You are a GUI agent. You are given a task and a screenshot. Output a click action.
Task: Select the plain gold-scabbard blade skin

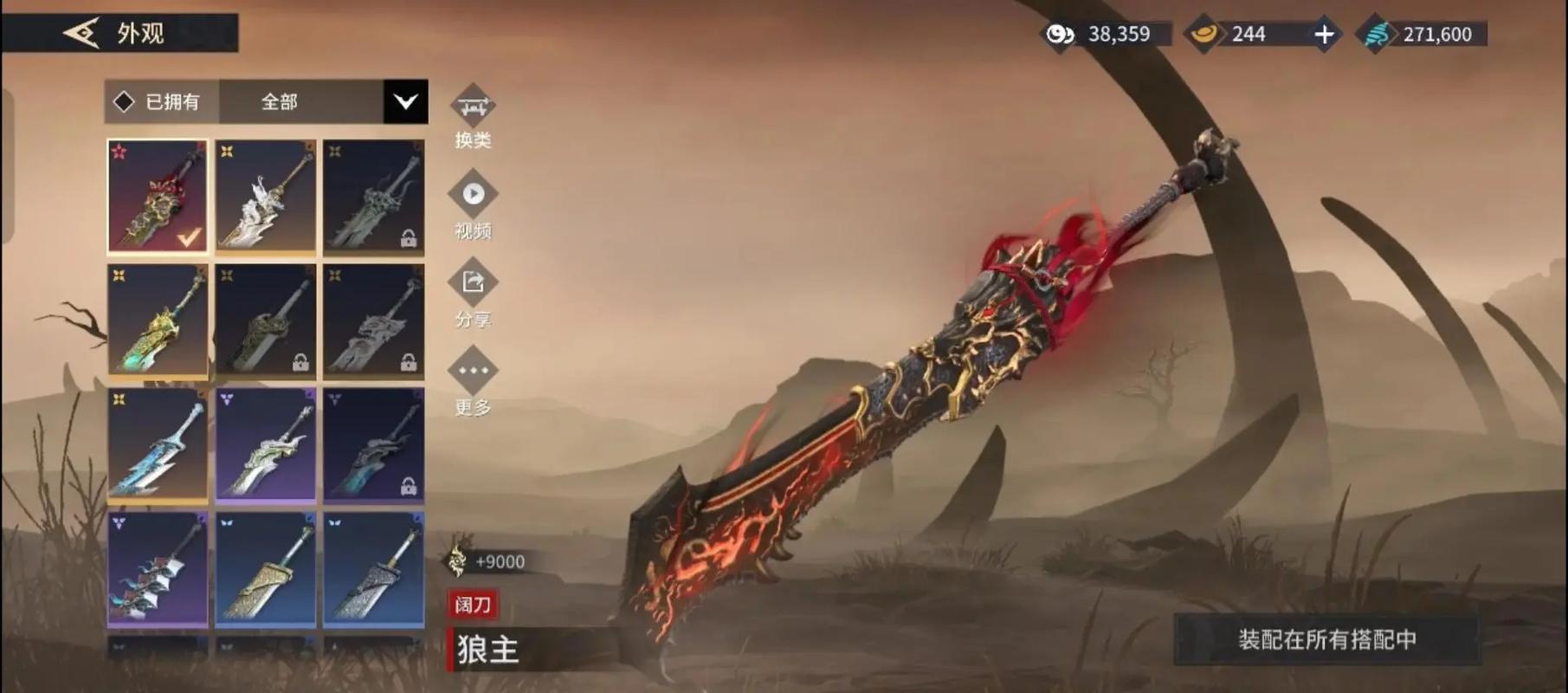(x=266, y=568)
